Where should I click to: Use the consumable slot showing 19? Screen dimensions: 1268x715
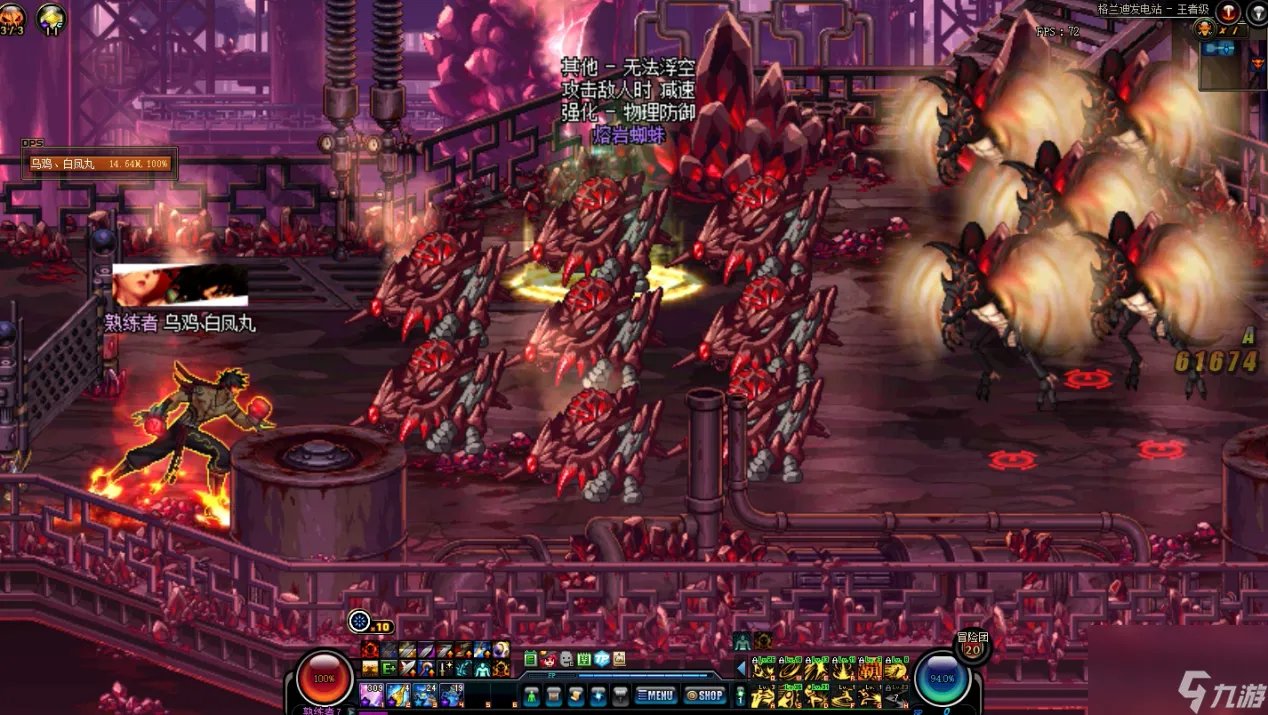451,693
